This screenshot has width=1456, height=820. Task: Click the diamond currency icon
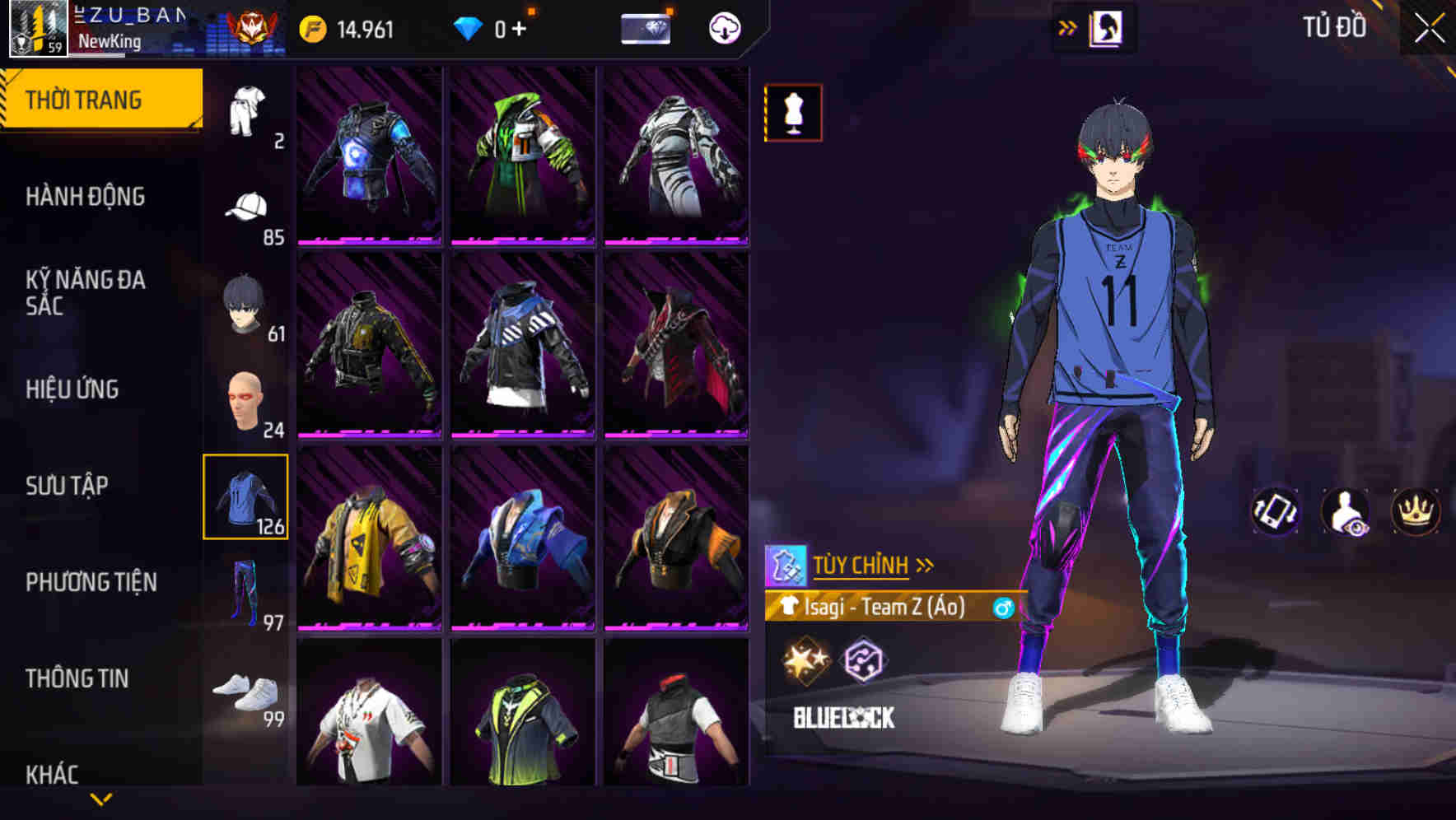469,27
